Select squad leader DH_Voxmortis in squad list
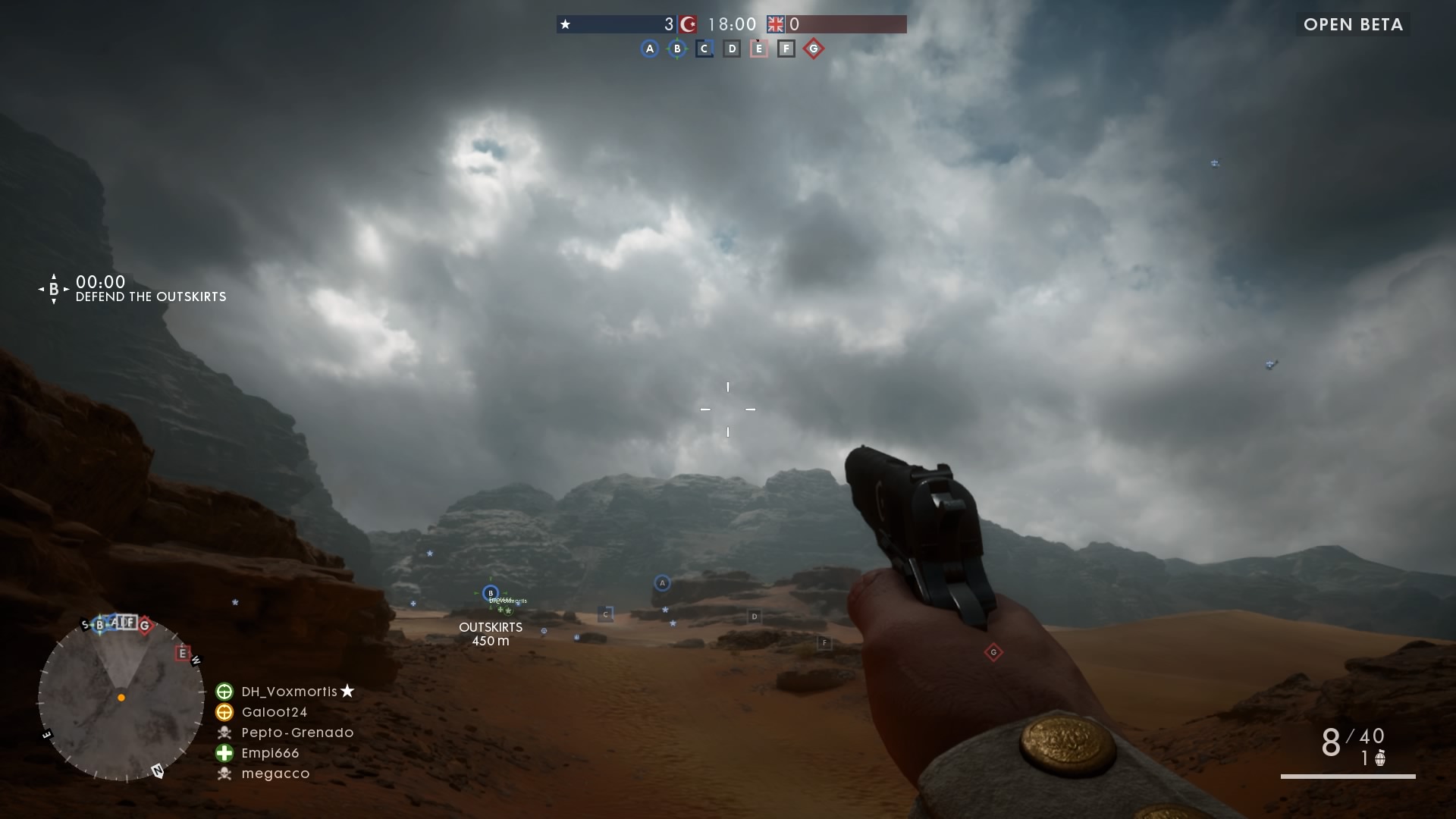 289,692
